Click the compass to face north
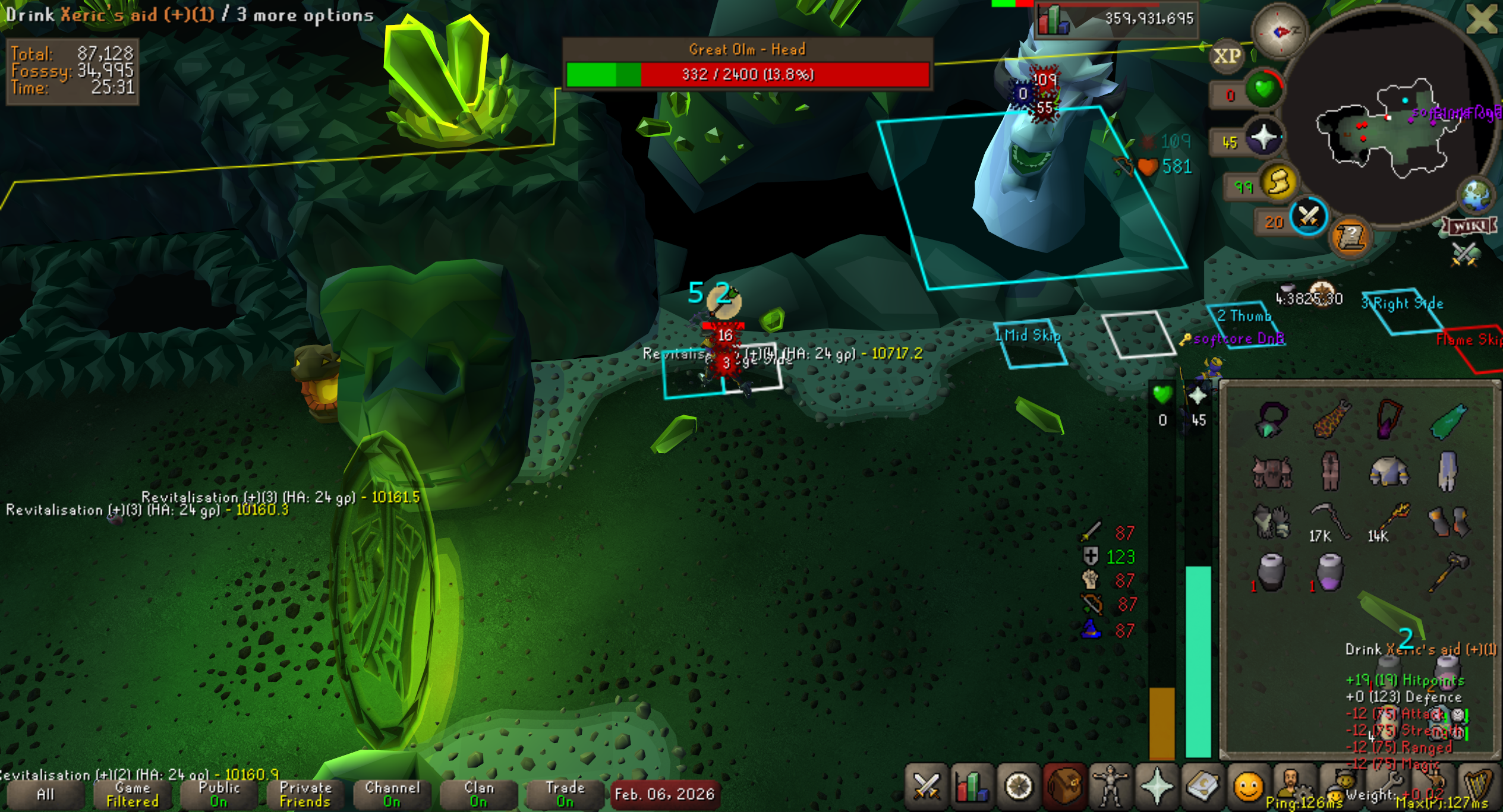Image resolution: width=1503 pixels, height=812 pixels. (x=1280, y=31)
